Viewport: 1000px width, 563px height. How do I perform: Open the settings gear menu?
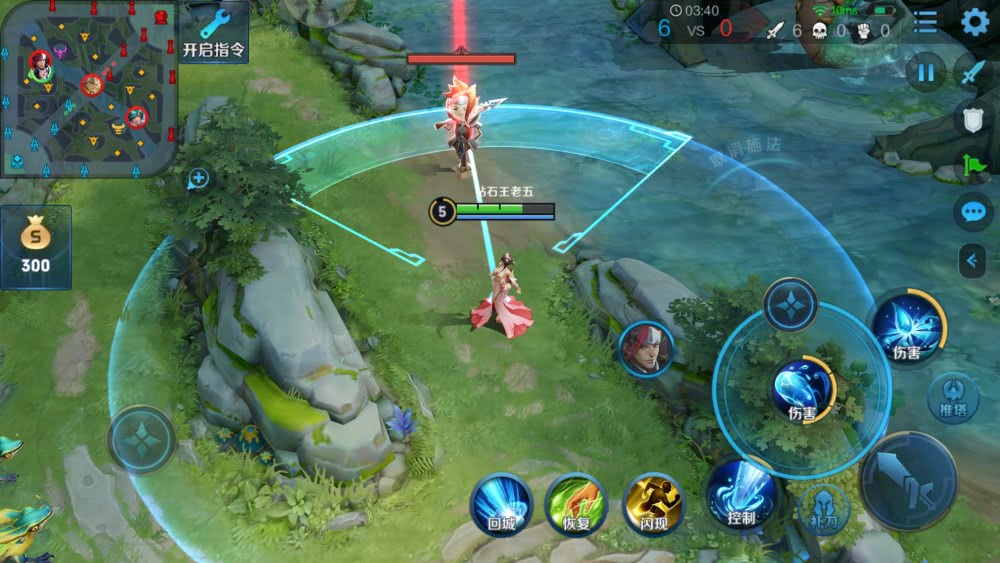point(974,22)
